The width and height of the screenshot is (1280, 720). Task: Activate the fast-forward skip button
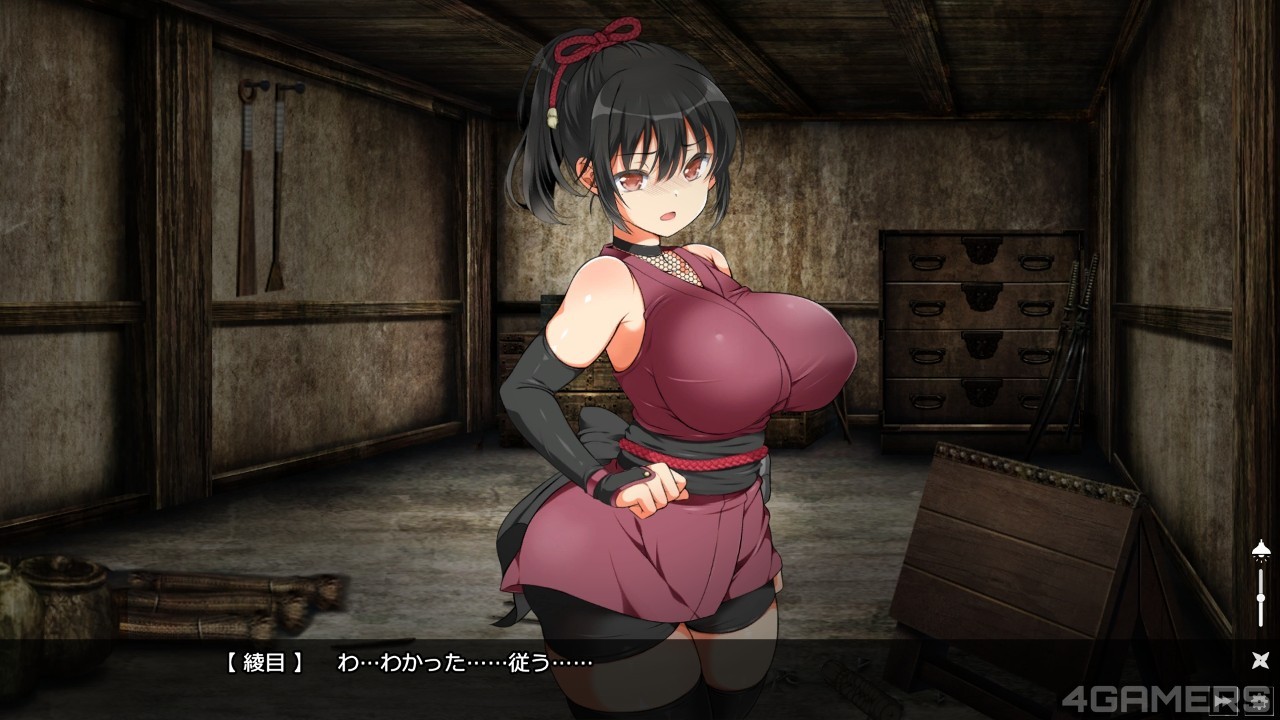[x=1223, y=701]
